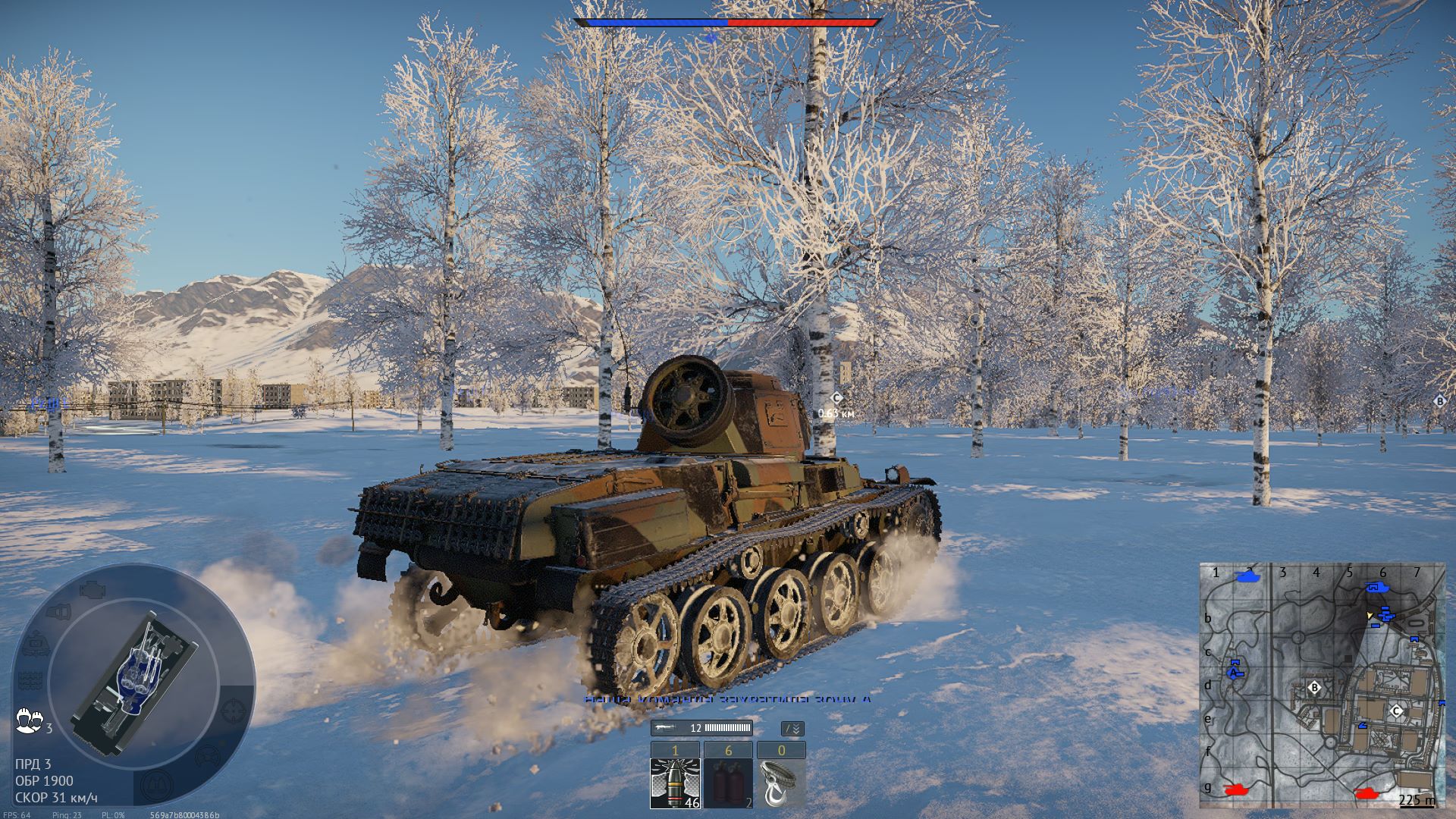This screenshot has width=1456, height=819.
Task: Click the track status icon
Action: (29, 680)
